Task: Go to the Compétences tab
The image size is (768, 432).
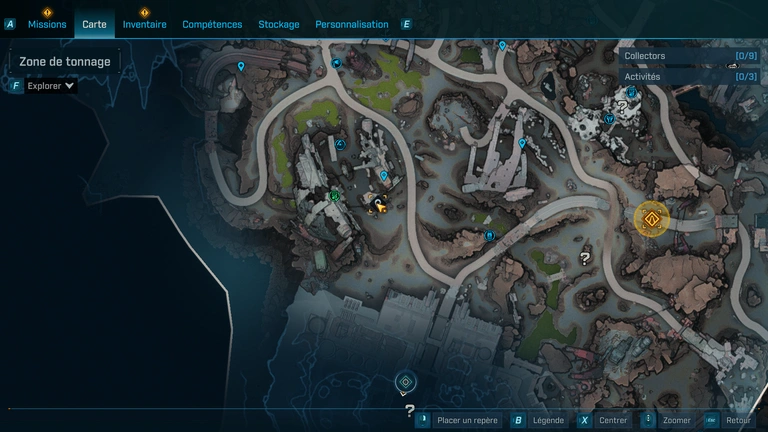Action: [212, 24]
